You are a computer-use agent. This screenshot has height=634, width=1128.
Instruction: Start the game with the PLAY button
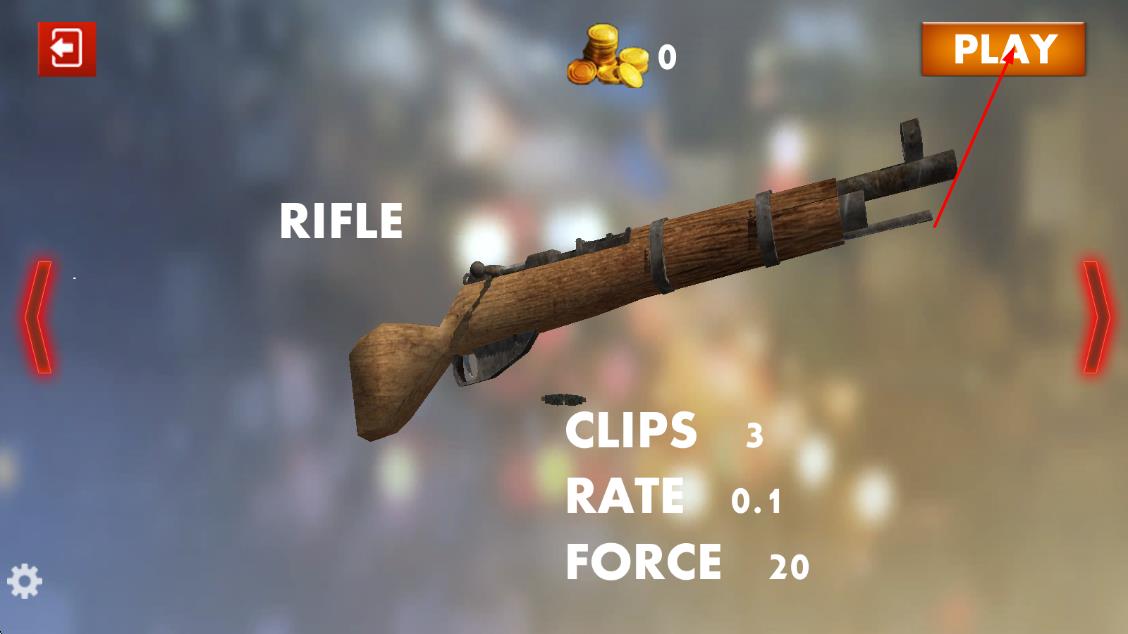tap(1003, 49)
